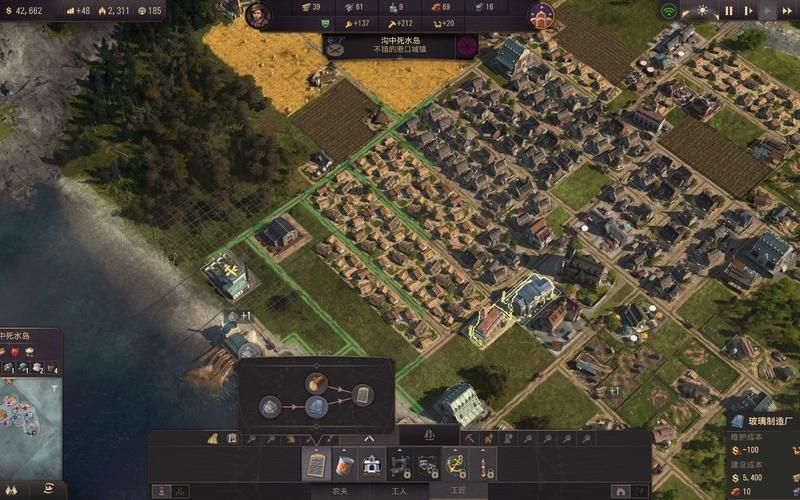Click the right-hand character portrait
Image resolution: width=800 pixels, height=500 pixels.
pos(541,15)
